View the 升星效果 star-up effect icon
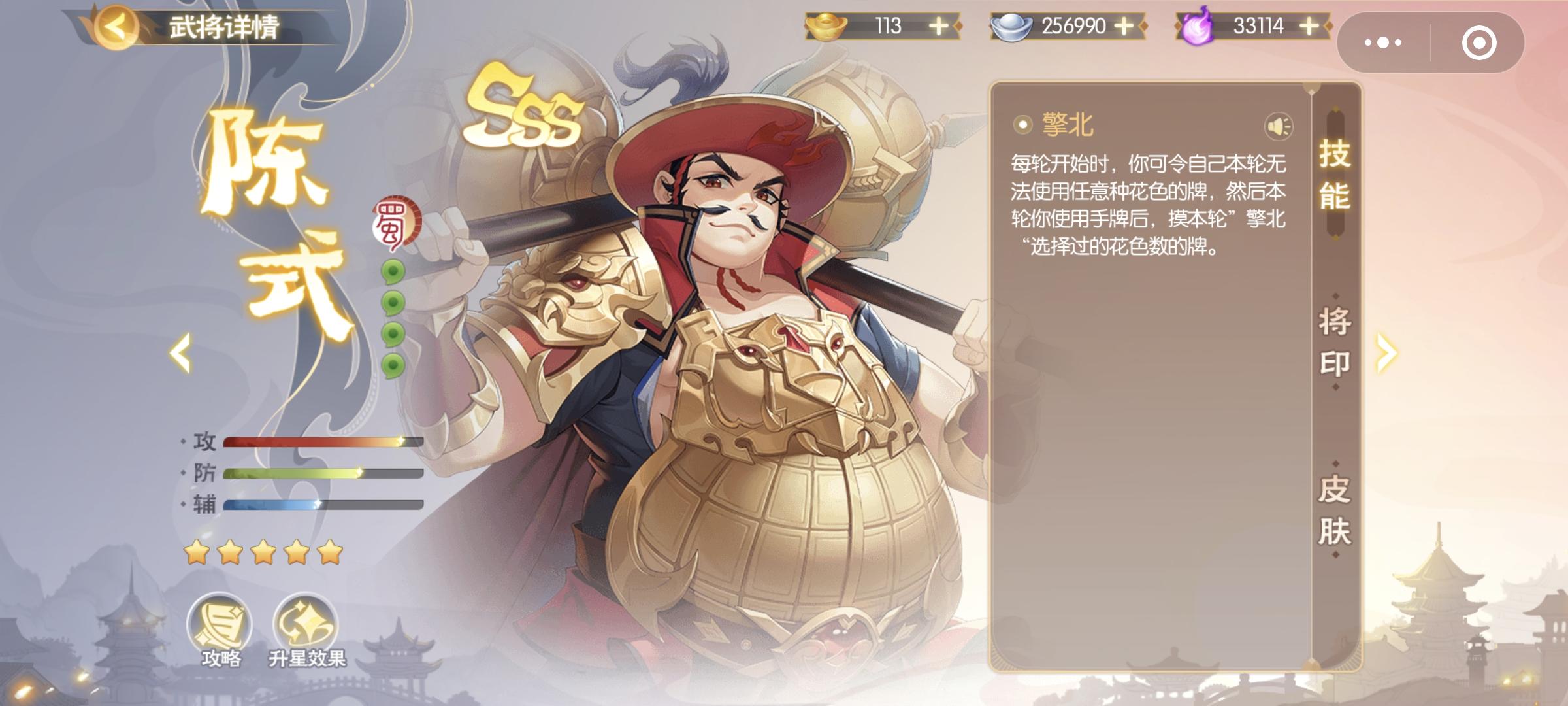1568x706 pixels. tap(307, 621)
